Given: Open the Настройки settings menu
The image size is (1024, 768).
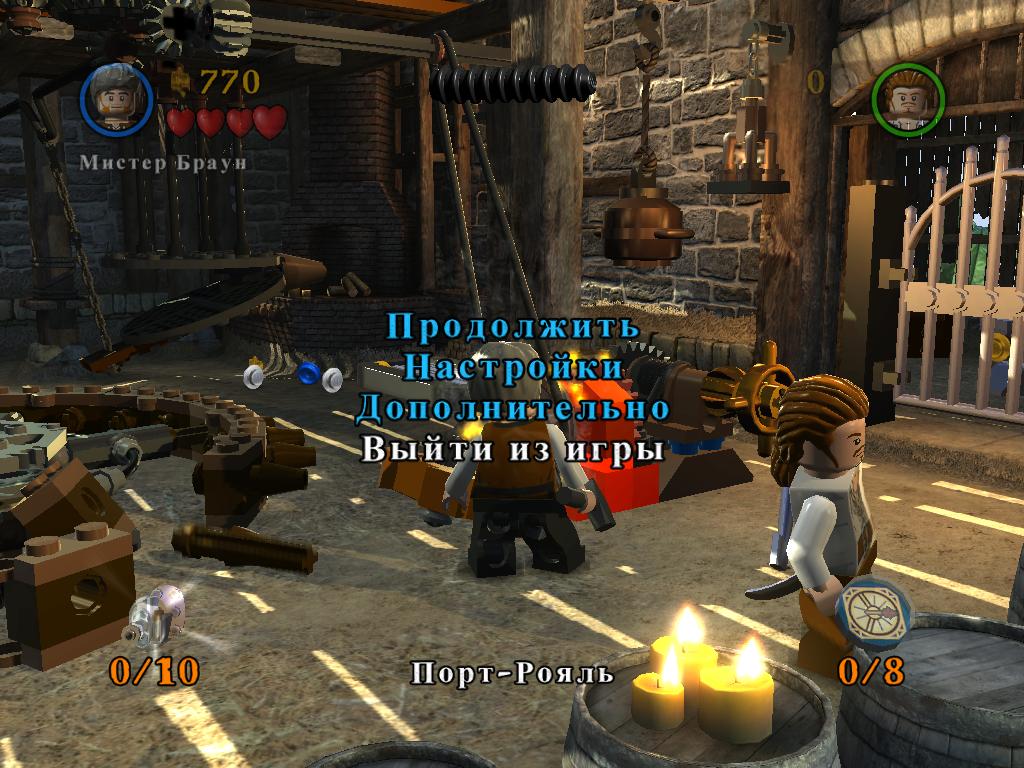Looking at the screenshot, I should 512,367.
